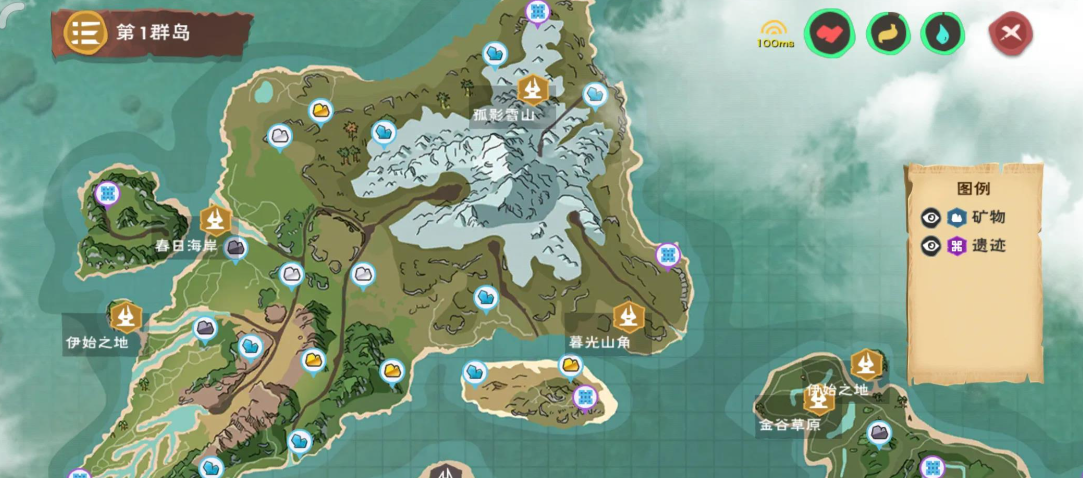1083x478 pixels.
Task: Select the 孤影雪山 waypoint marker
Action: tap(532, 90)
